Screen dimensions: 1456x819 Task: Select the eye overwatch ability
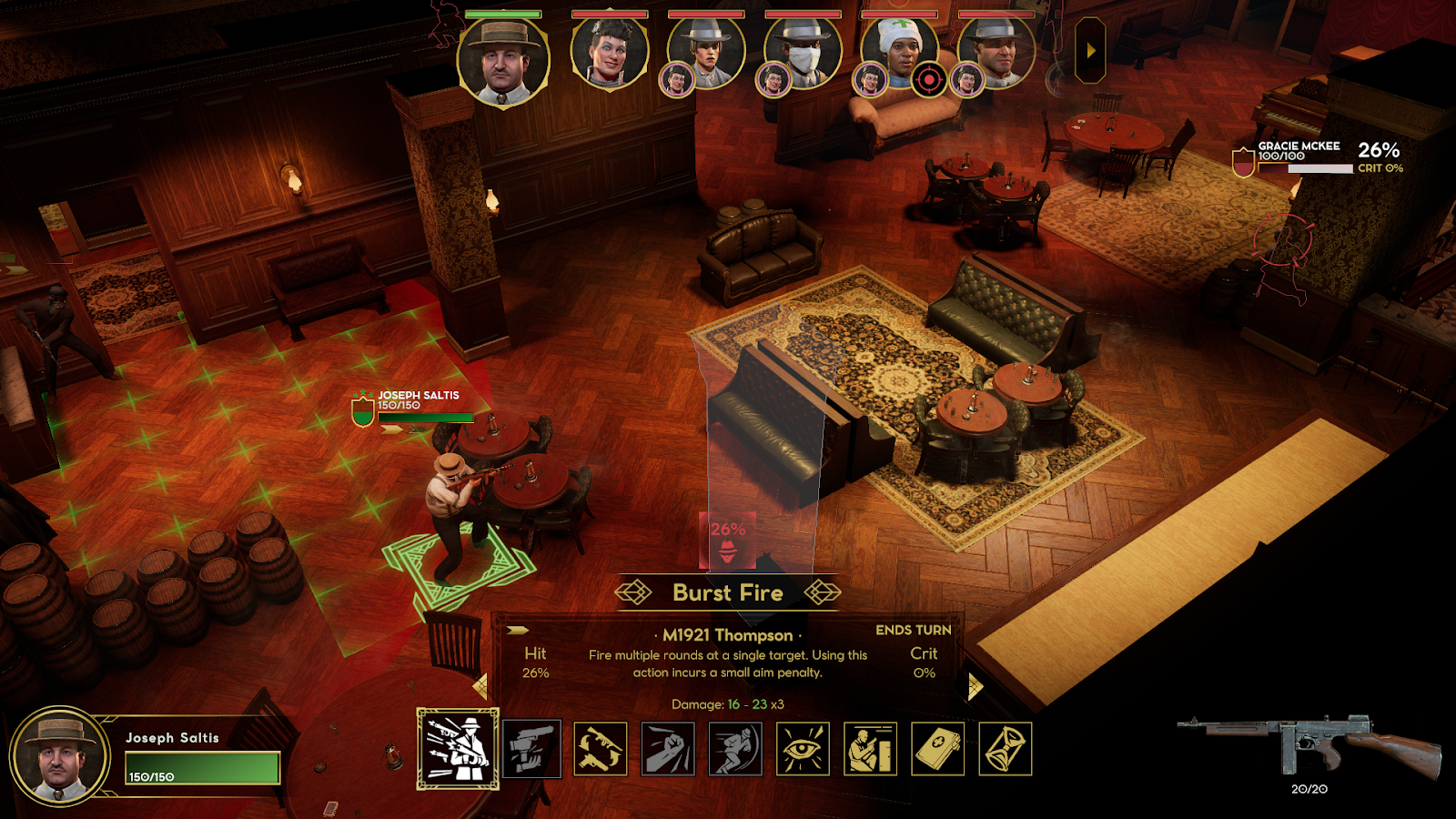pyautogui.click(x=803, y=749)
